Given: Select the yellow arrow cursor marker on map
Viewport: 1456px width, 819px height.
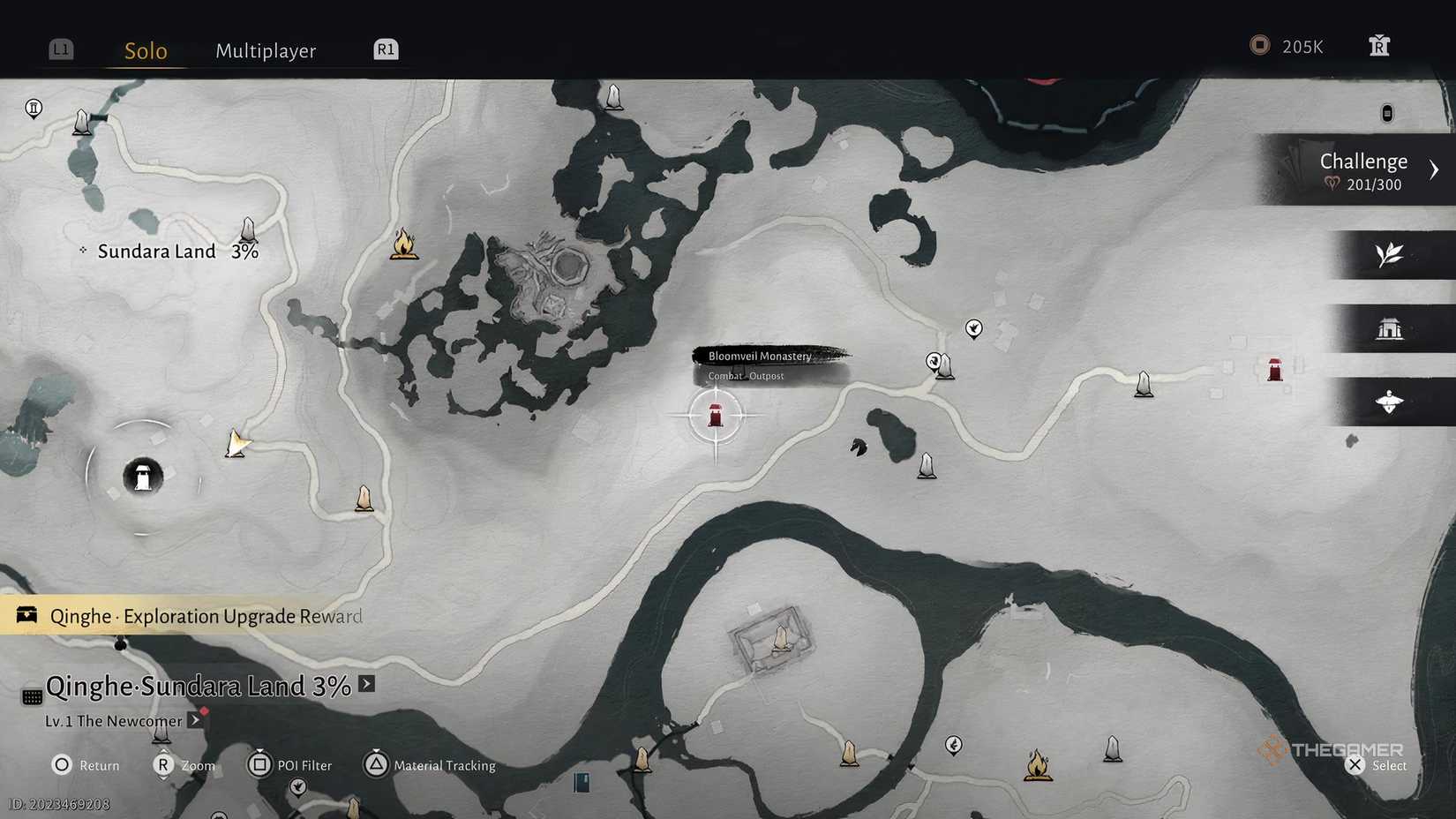Looking at the screenshot, I should (236, 444).
